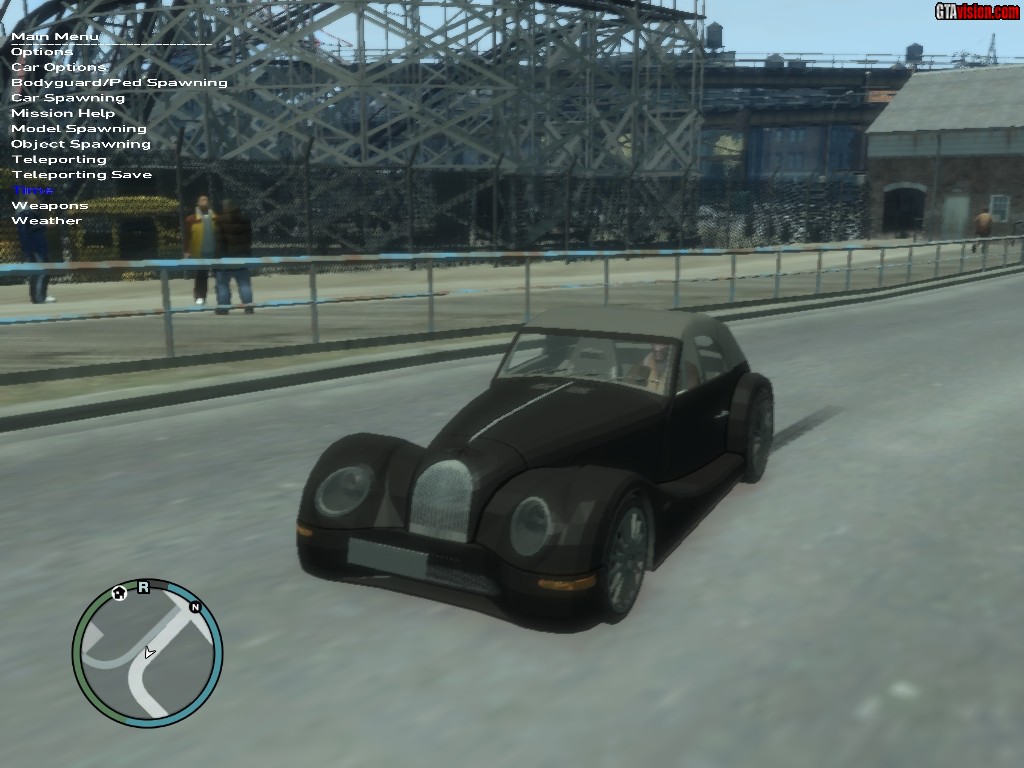
Task: Click the safehouse icon on the radar
Action: (x=119, y=593)
